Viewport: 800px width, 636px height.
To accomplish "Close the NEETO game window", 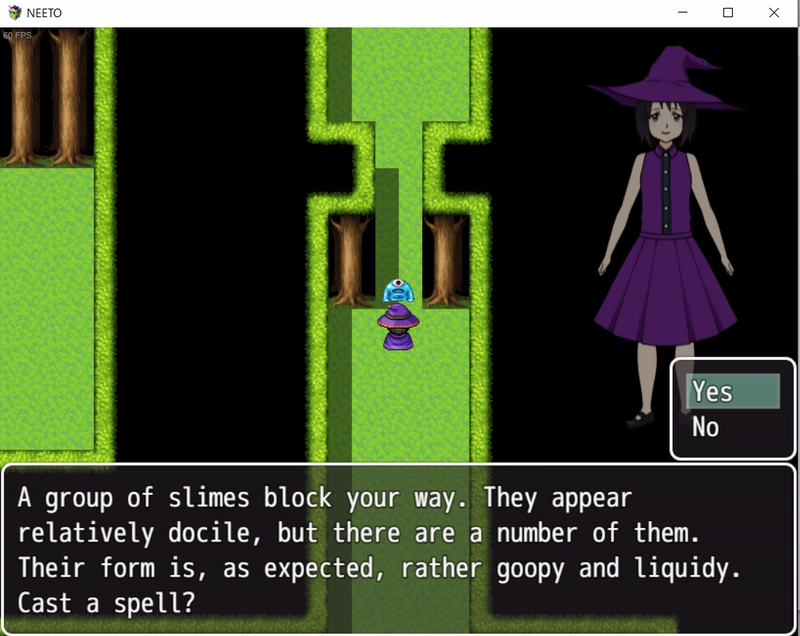I will [x=773, y=13].
